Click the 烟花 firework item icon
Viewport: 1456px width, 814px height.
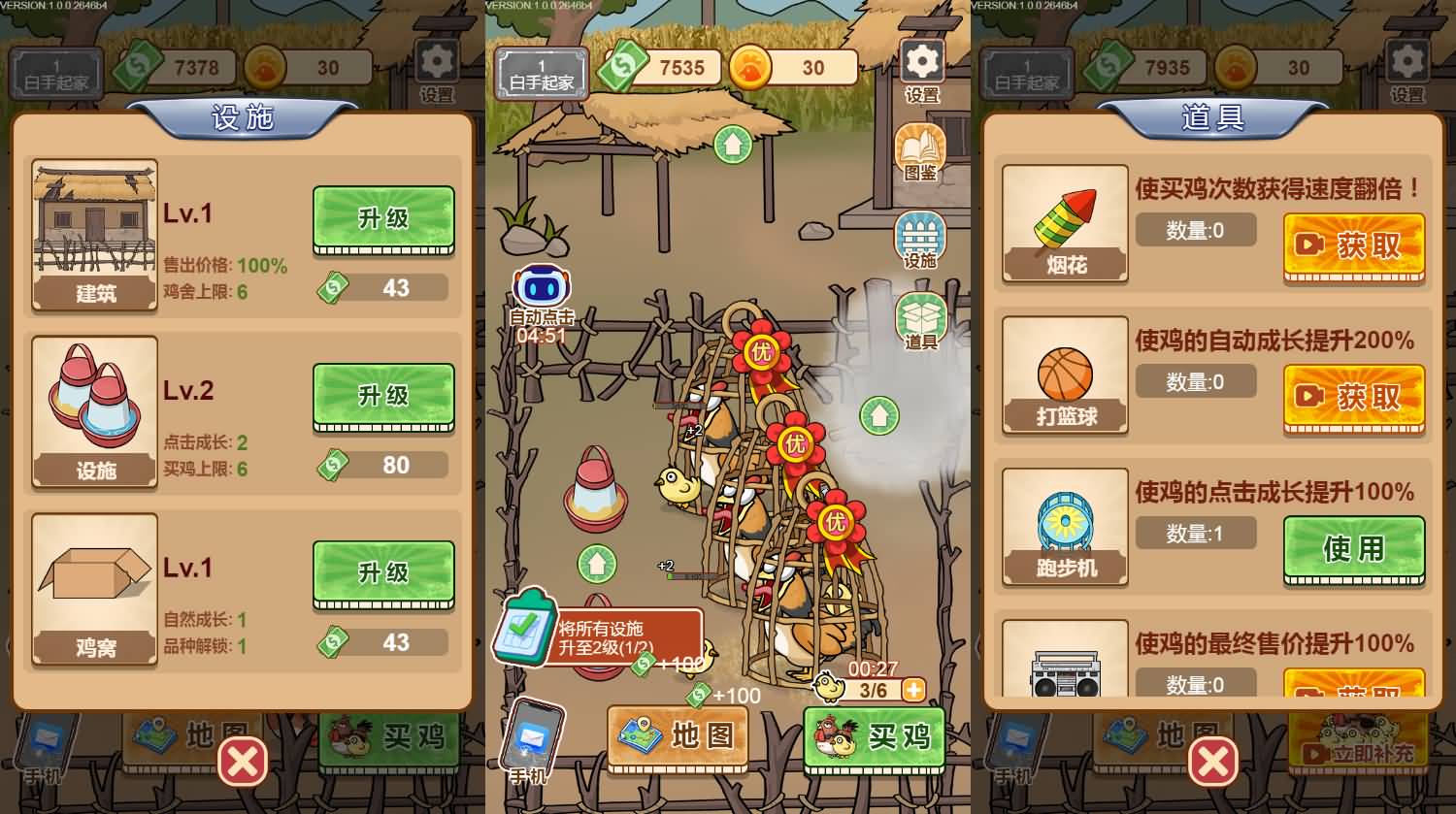1064,218
